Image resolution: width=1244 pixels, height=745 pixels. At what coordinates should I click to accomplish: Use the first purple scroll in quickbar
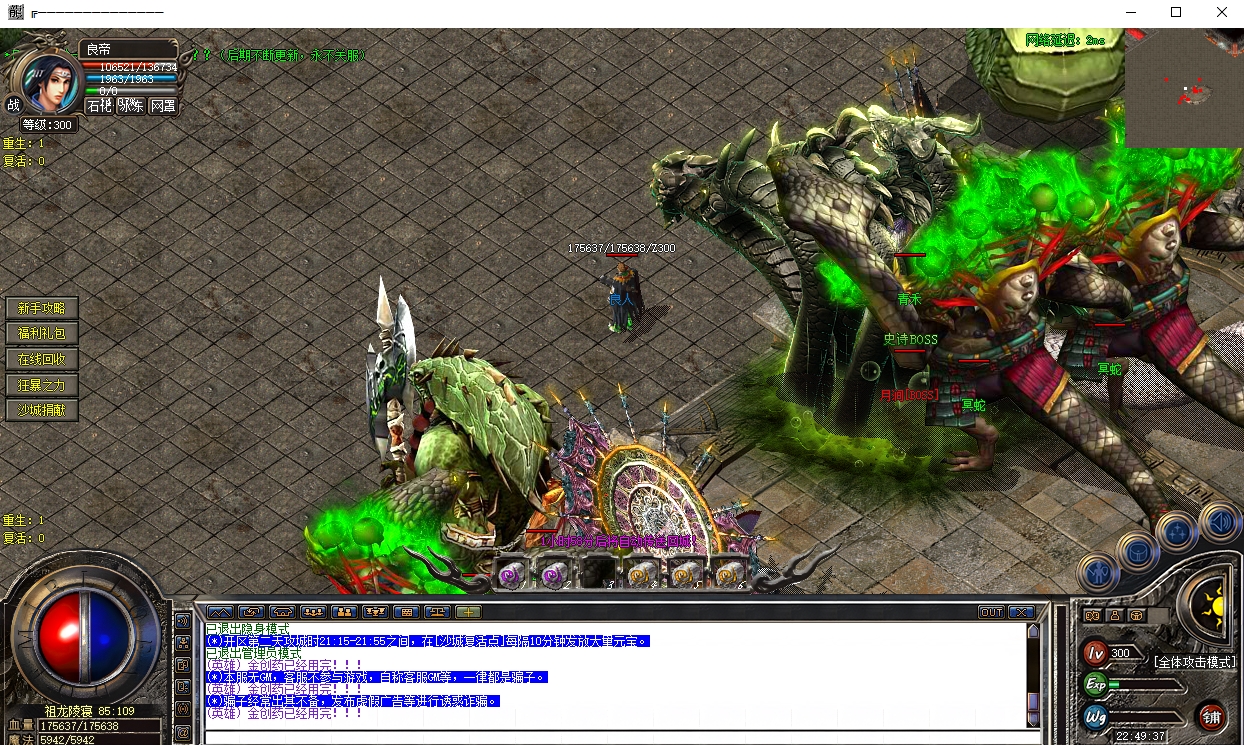tap(513, 573)
